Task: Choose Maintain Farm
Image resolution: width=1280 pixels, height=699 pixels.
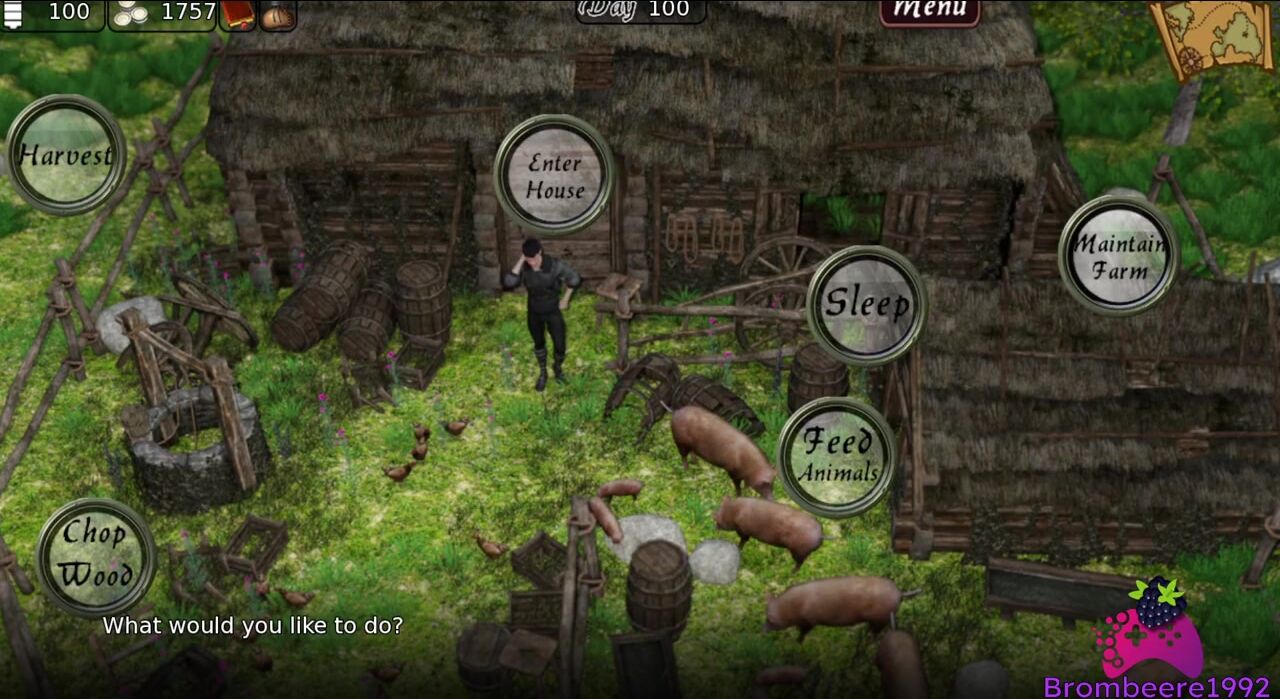Action: pyautogui.click(x=1118, y=256)
